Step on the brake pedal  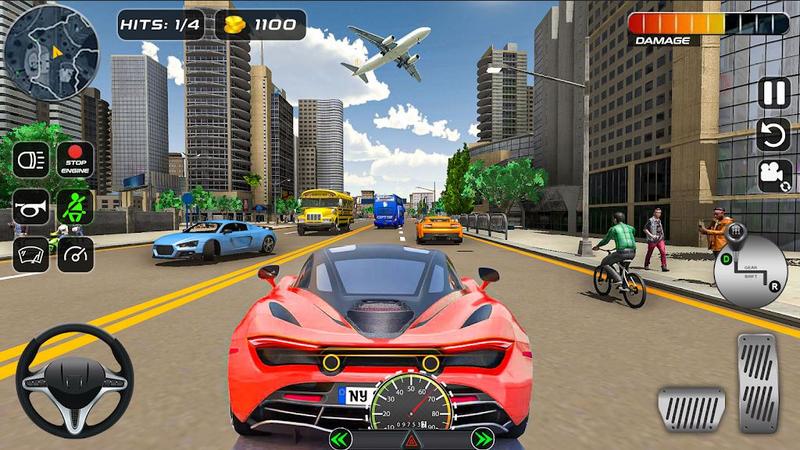pos(691,408)
